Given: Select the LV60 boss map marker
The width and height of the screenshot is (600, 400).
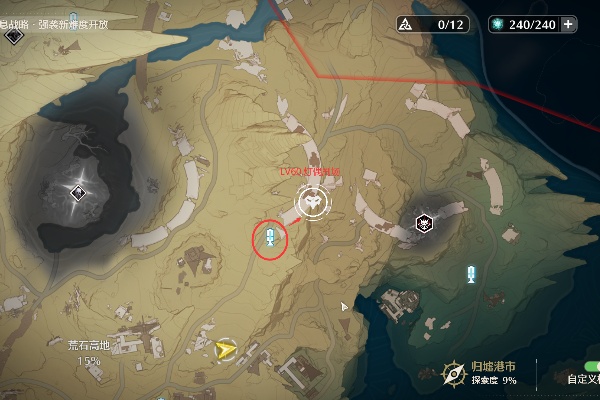Looking at the screenshot, I should [x=313, y=205].
